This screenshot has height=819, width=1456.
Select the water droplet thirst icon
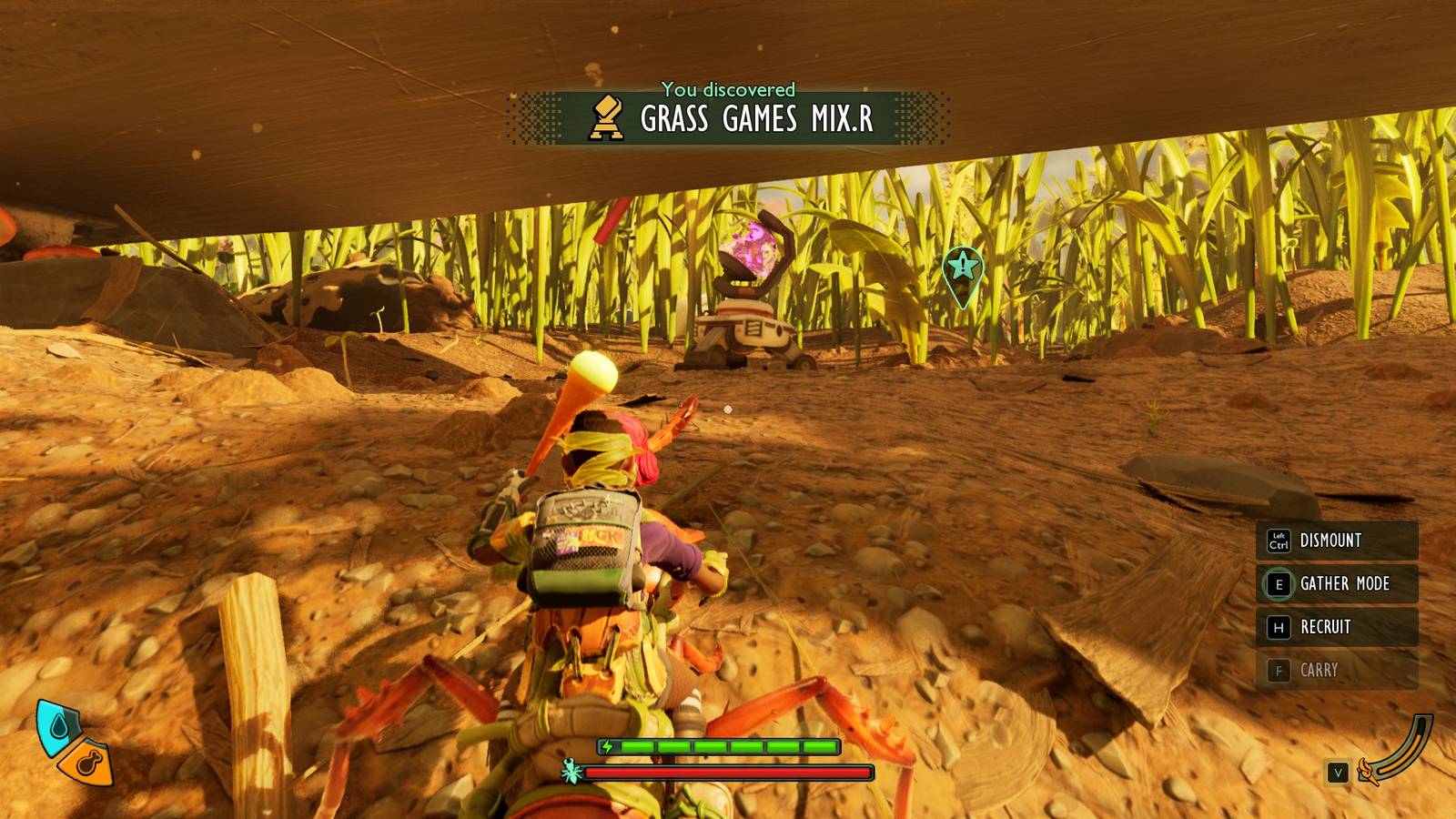click(58, 726)
